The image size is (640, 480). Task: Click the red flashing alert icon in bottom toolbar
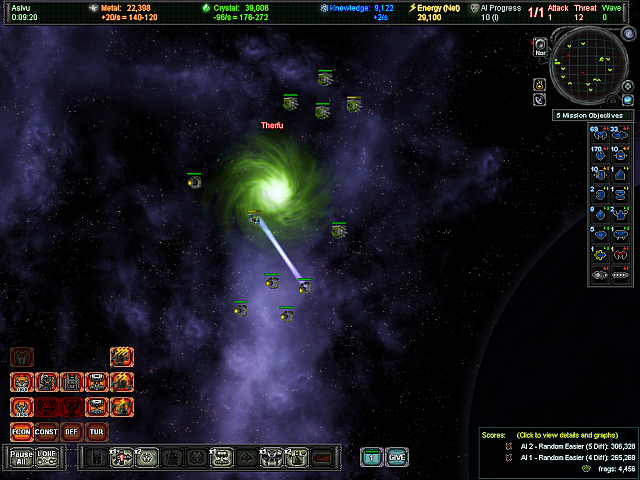point(321,458)
